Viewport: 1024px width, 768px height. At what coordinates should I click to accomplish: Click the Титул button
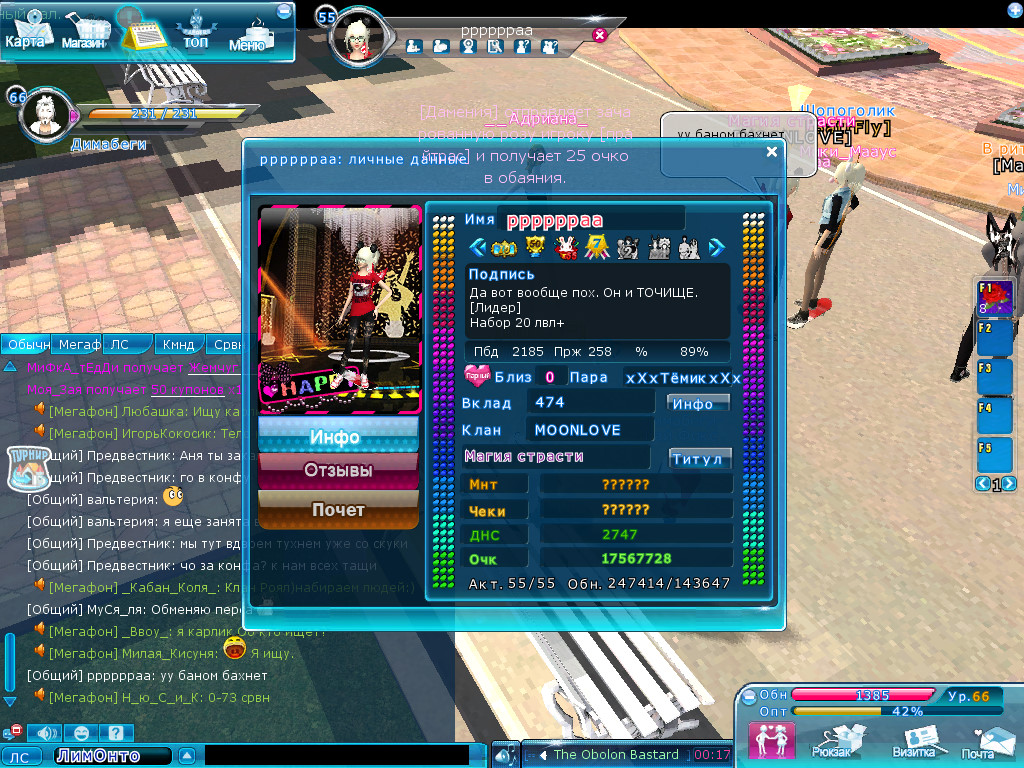[x=700, y=458]
